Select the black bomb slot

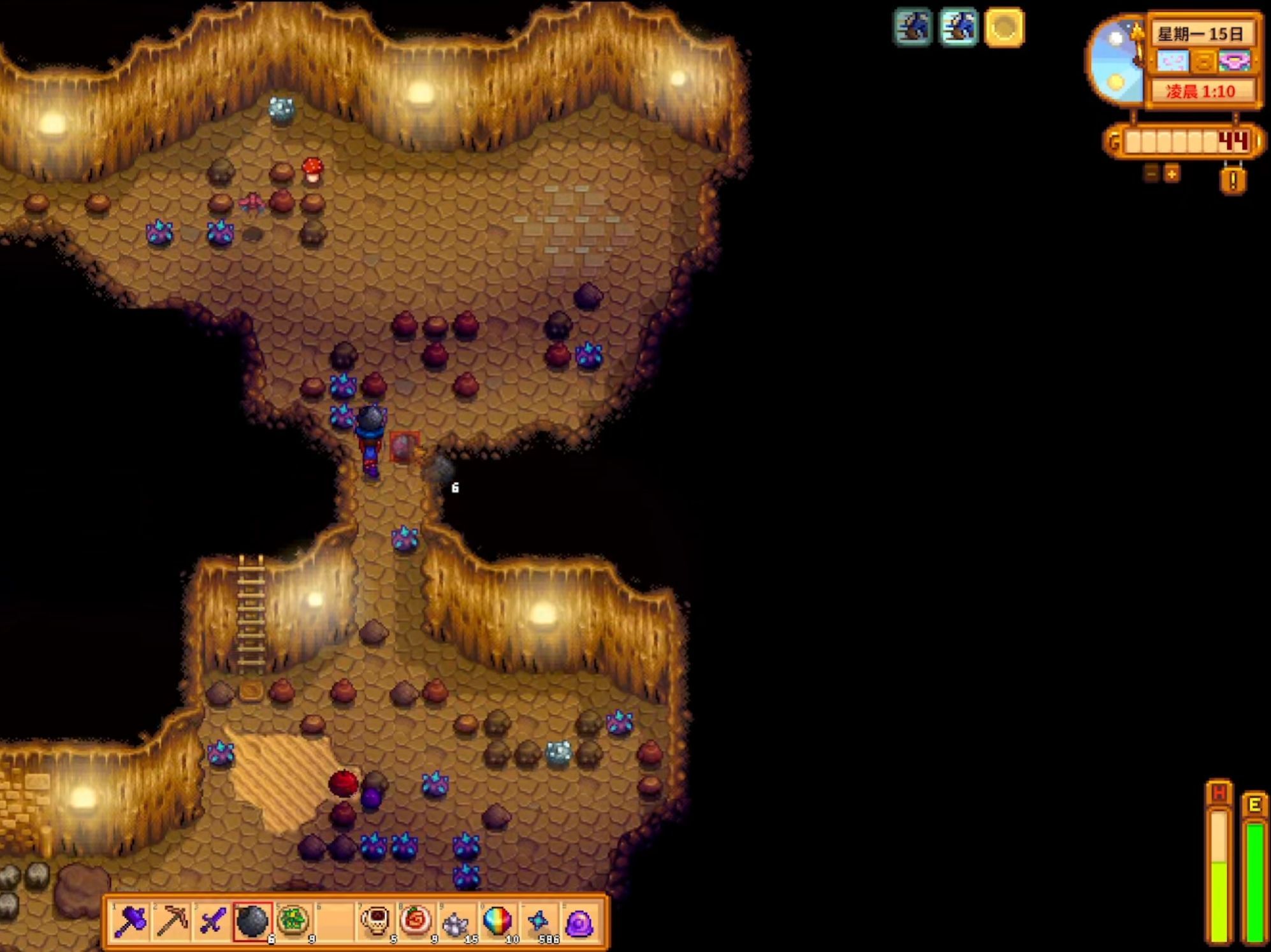(252, 921)
